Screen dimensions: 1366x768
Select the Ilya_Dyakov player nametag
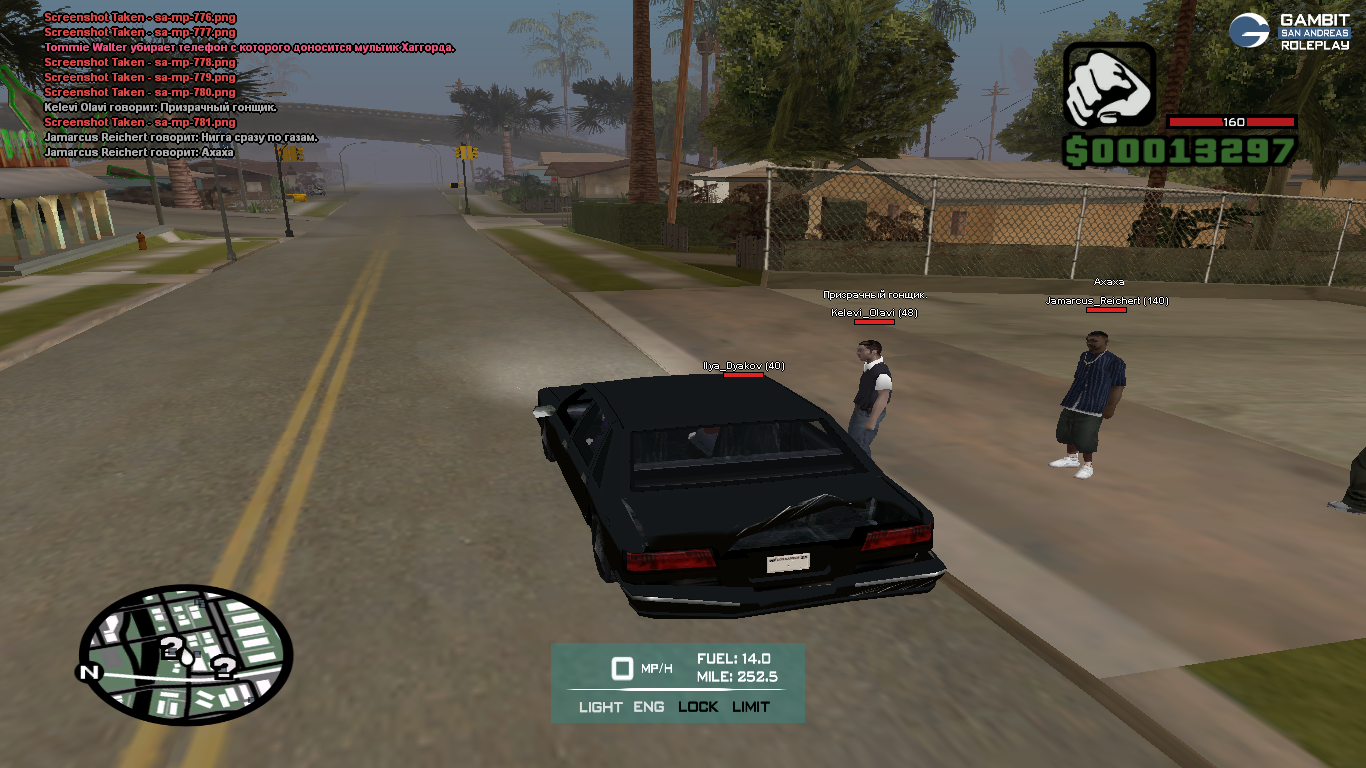(743, 366)
